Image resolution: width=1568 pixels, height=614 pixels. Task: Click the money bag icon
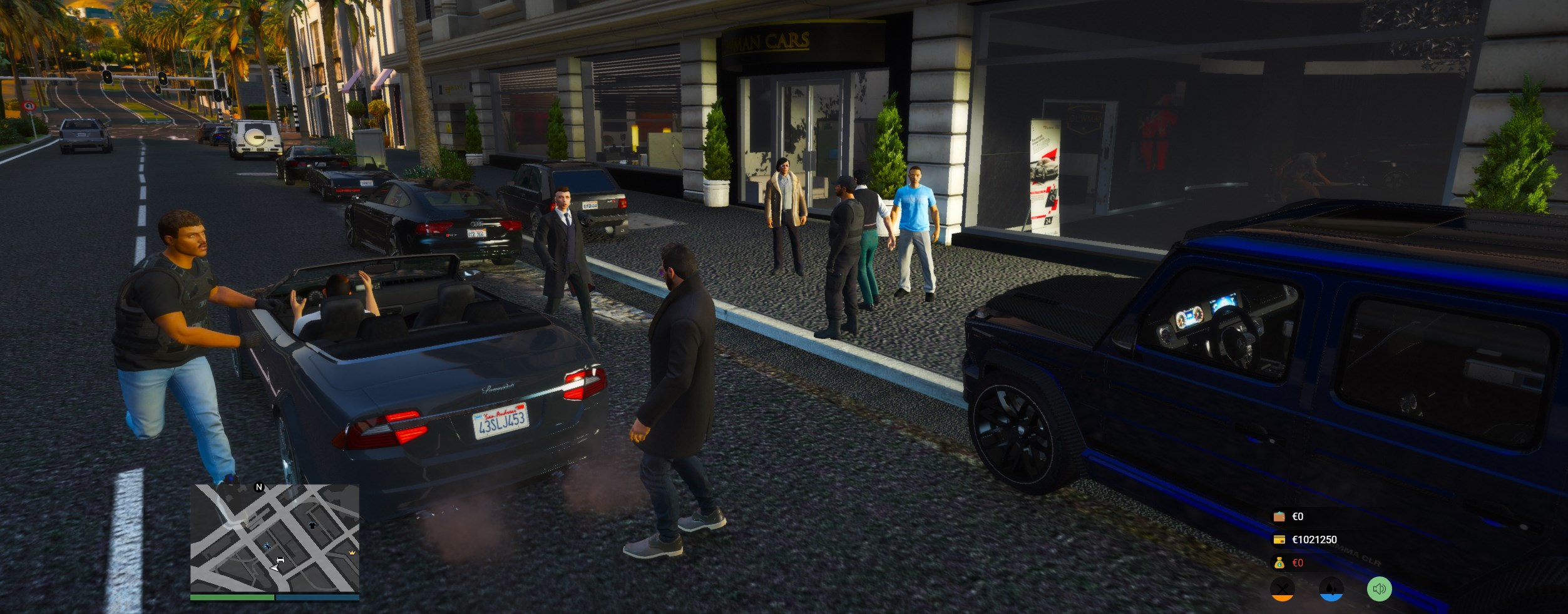click(x=1279, y=563)
